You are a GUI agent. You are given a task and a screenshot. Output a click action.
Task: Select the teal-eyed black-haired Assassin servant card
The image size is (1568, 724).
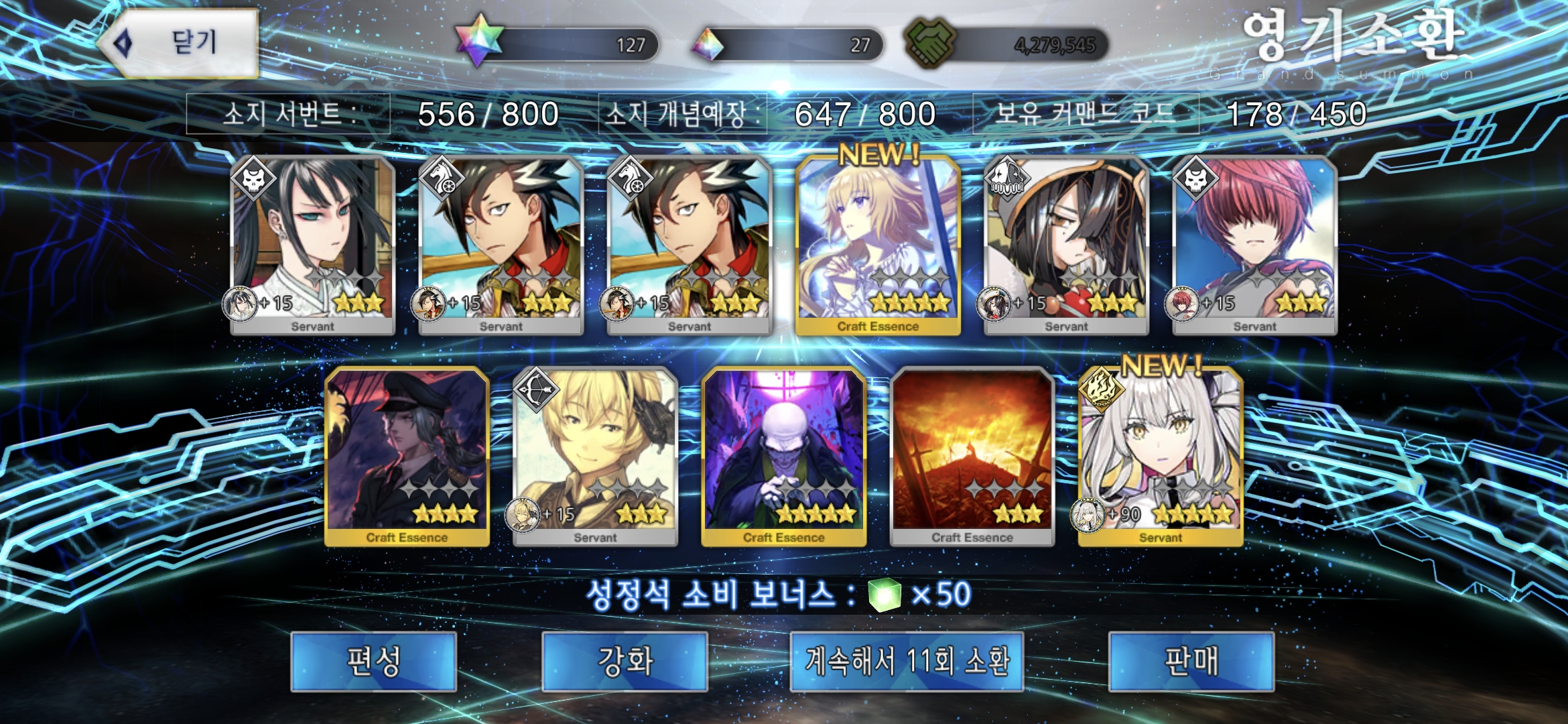coord(312,245)
